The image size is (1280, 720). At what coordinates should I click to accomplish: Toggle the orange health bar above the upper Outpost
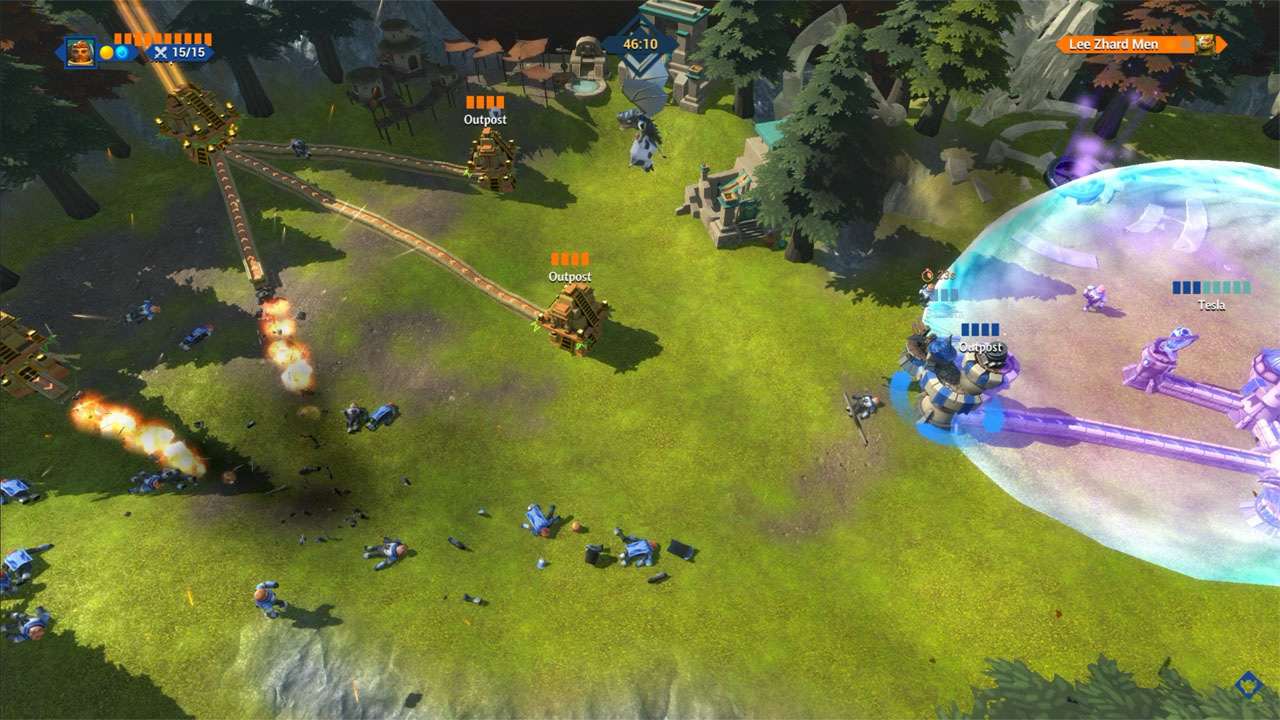coord(483,101)
